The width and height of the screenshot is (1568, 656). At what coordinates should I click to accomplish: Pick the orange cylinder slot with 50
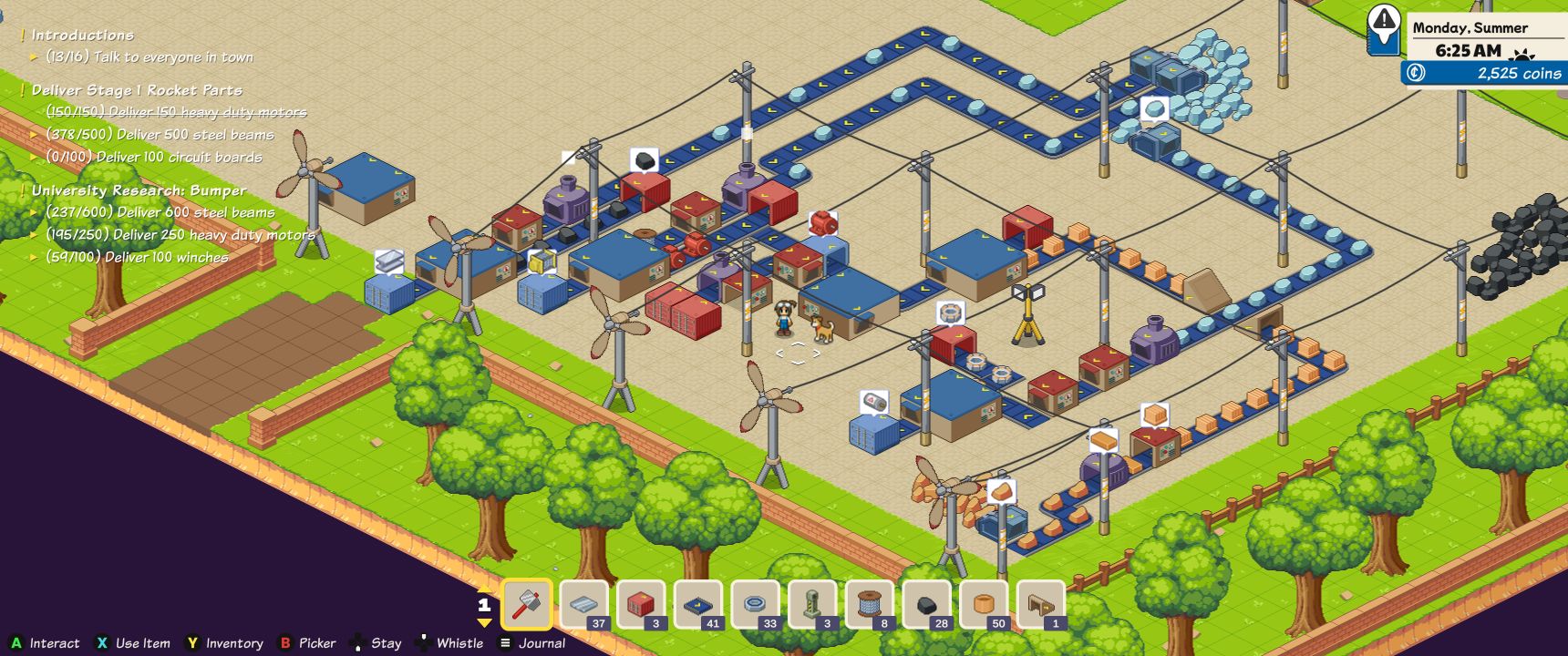coord(985,604)
